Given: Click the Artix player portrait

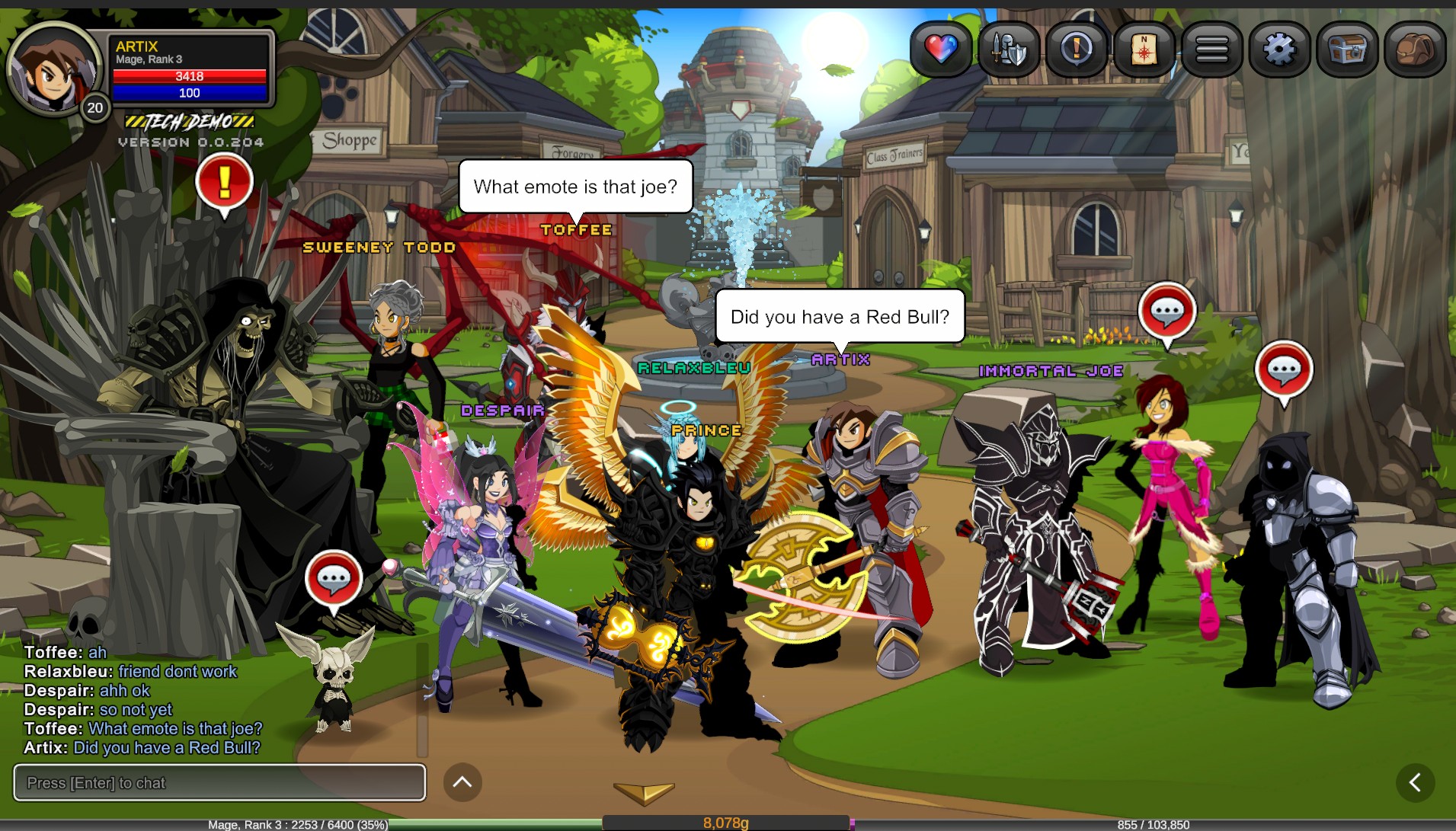Looking at the screenshot, I should tap(54, 69).
